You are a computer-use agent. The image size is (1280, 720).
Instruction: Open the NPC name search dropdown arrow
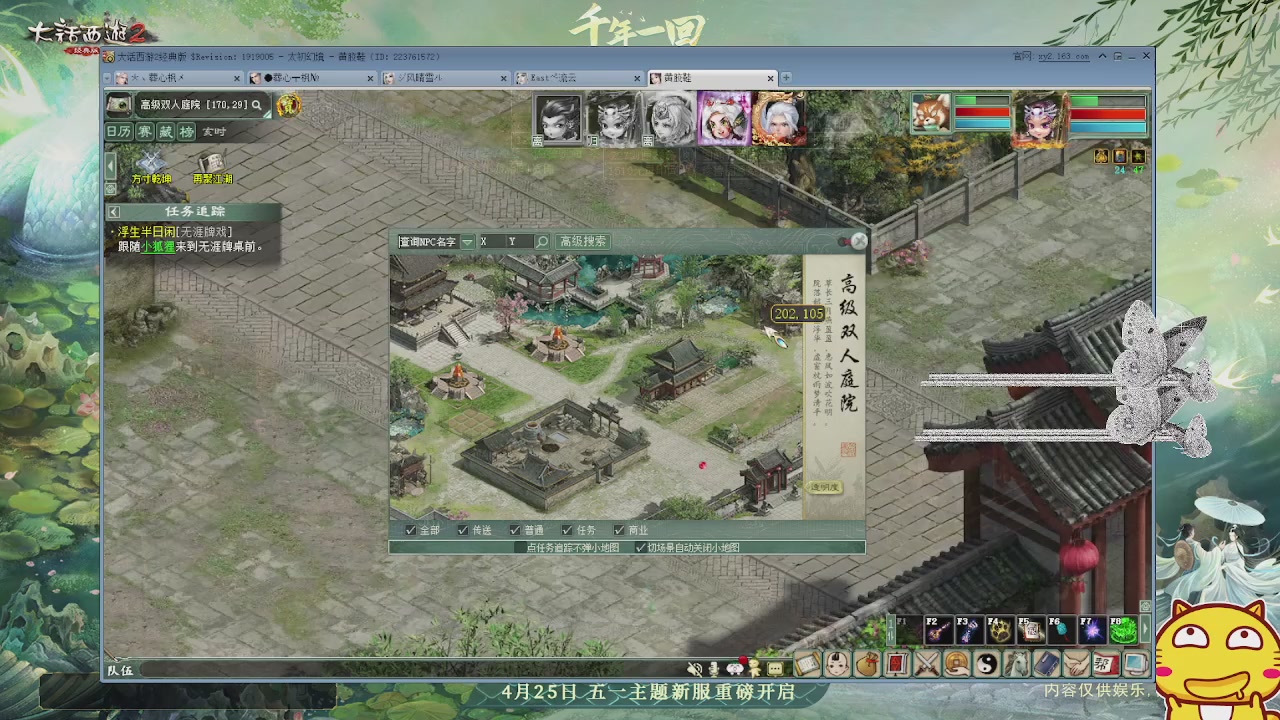pyautogui.click(x=468, y=241)
